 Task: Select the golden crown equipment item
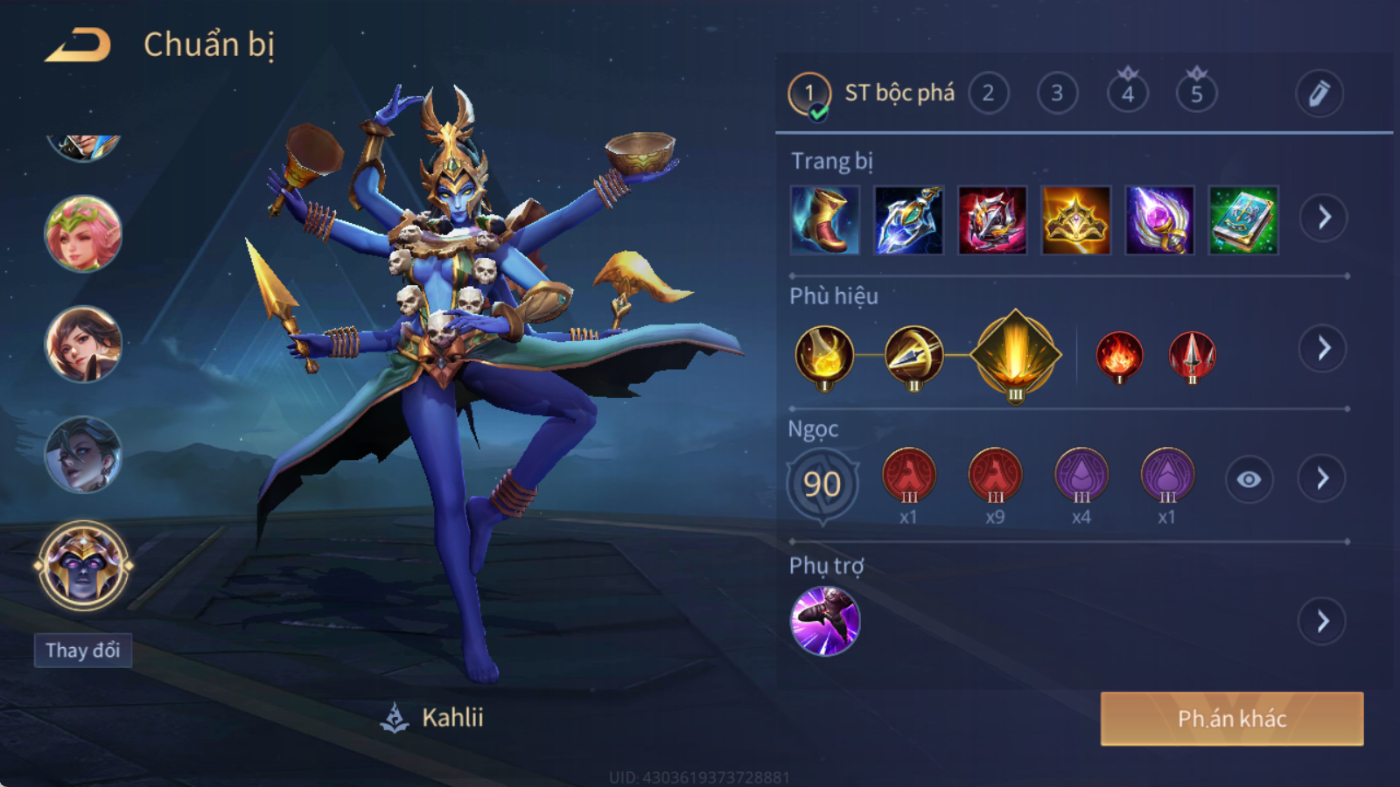[x=1076, y=220]
